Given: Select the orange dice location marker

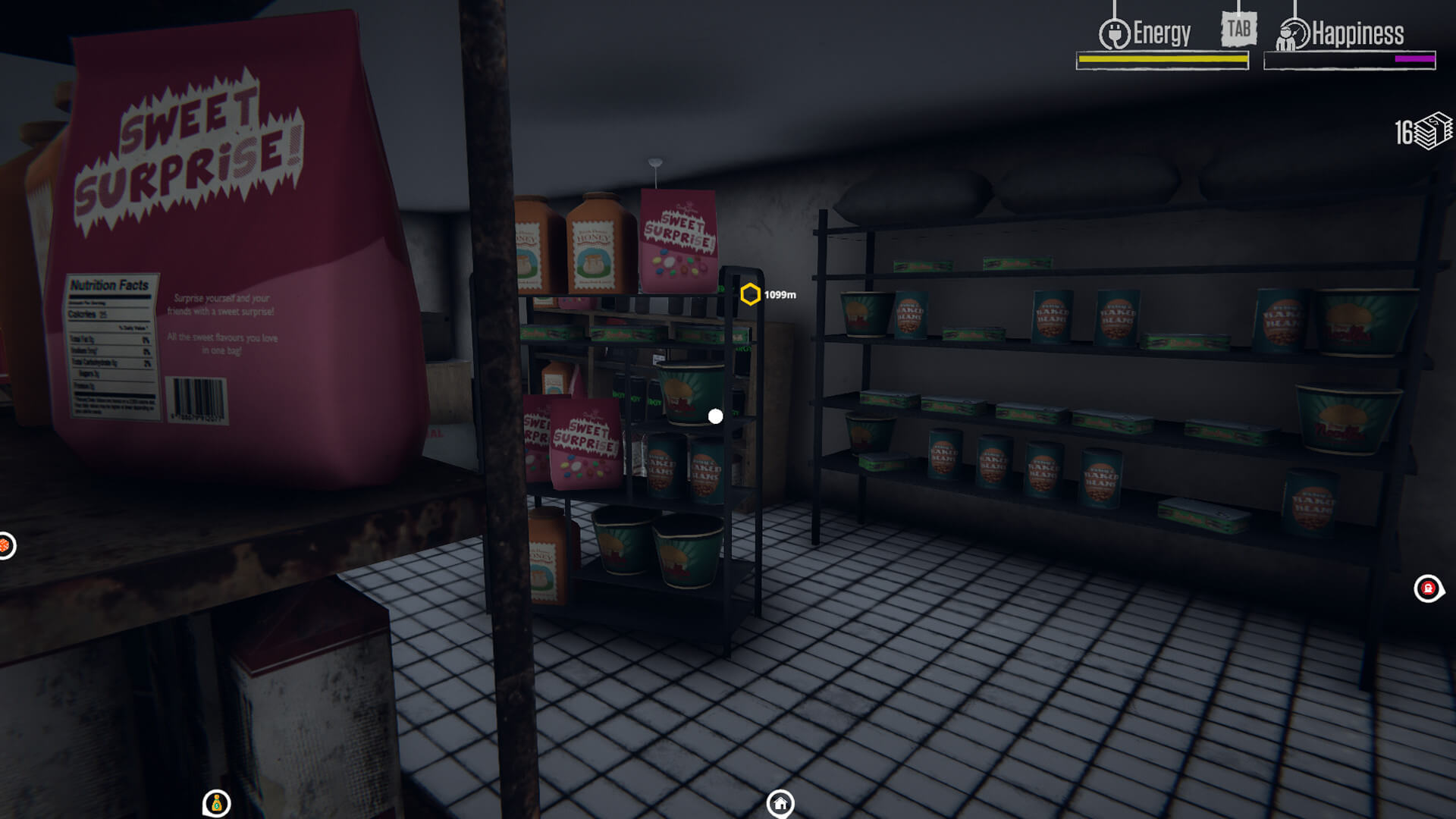Looking at the screenshot, I should tap(5, 545).
